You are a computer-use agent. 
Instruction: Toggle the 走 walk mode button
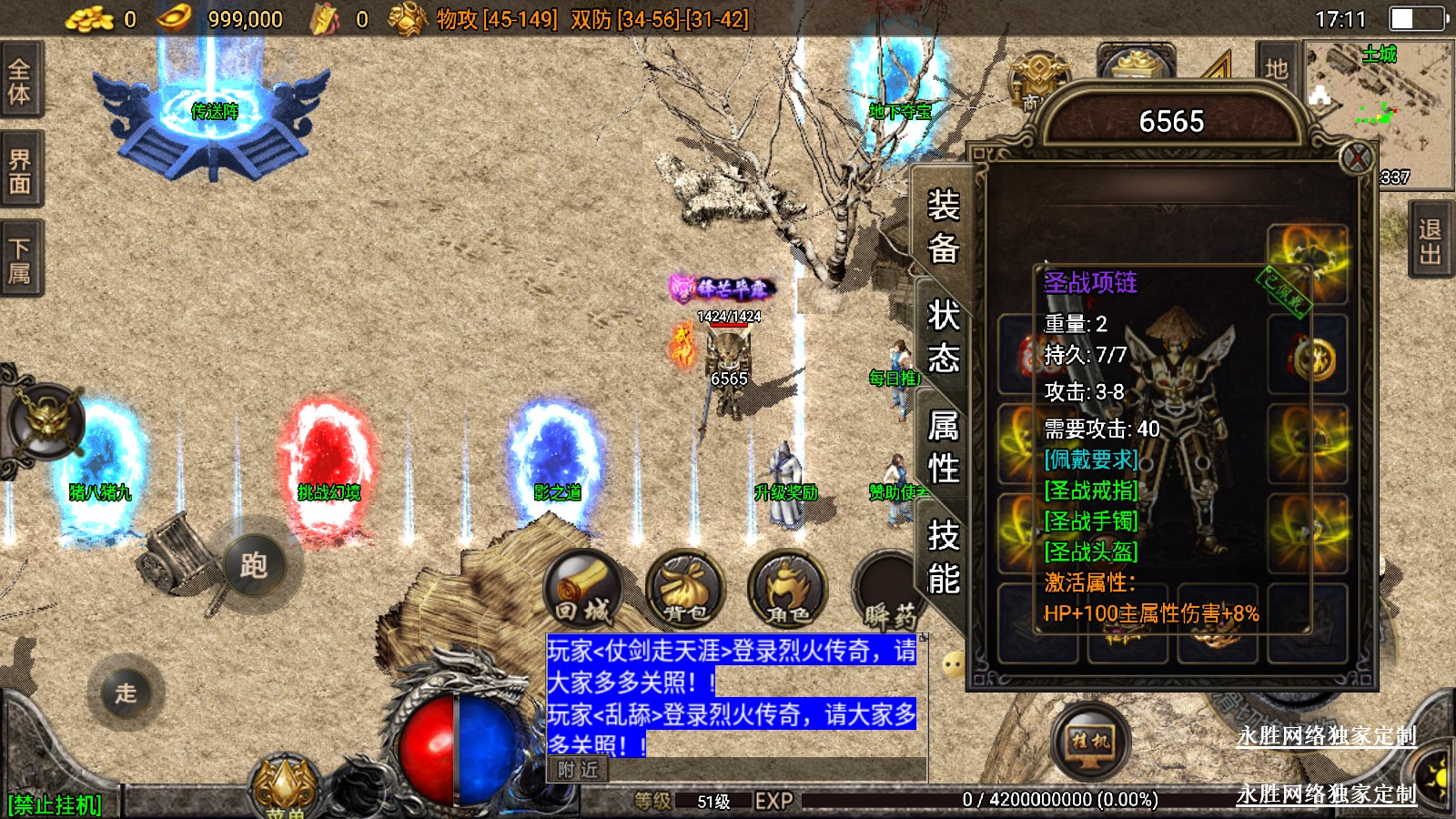coord(126,693)
